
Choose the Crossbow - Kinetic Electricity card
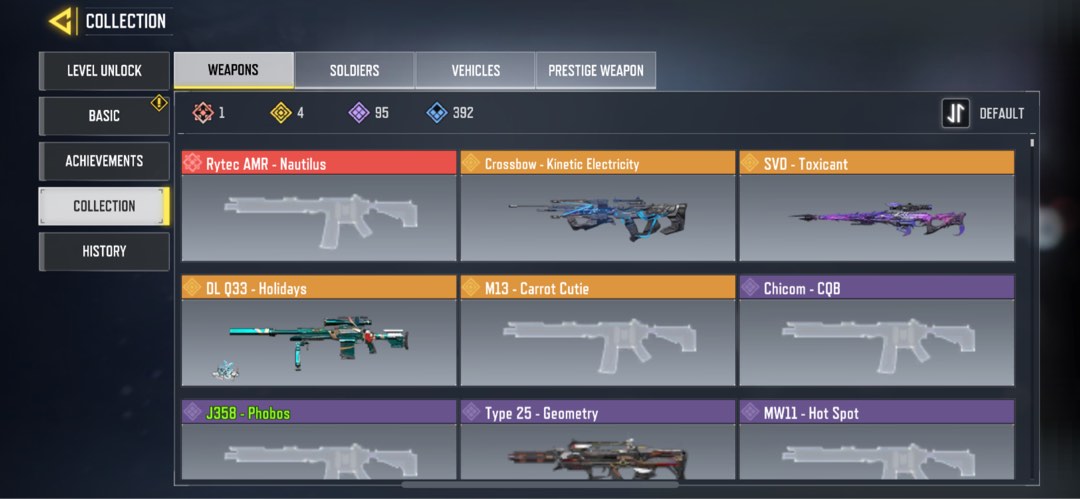(x=597, y=207)
